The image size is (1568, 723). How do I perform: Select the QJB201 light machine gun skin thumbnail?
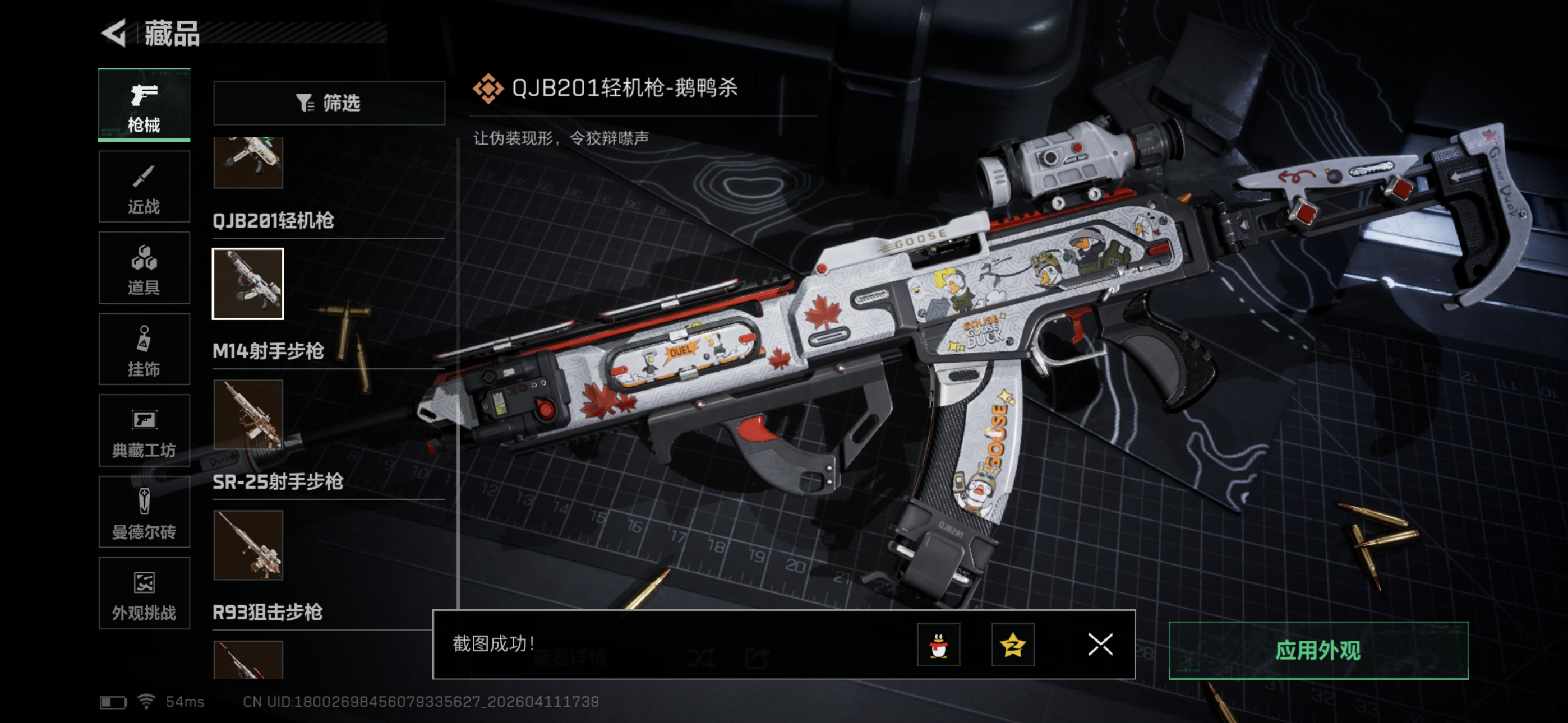248,284
